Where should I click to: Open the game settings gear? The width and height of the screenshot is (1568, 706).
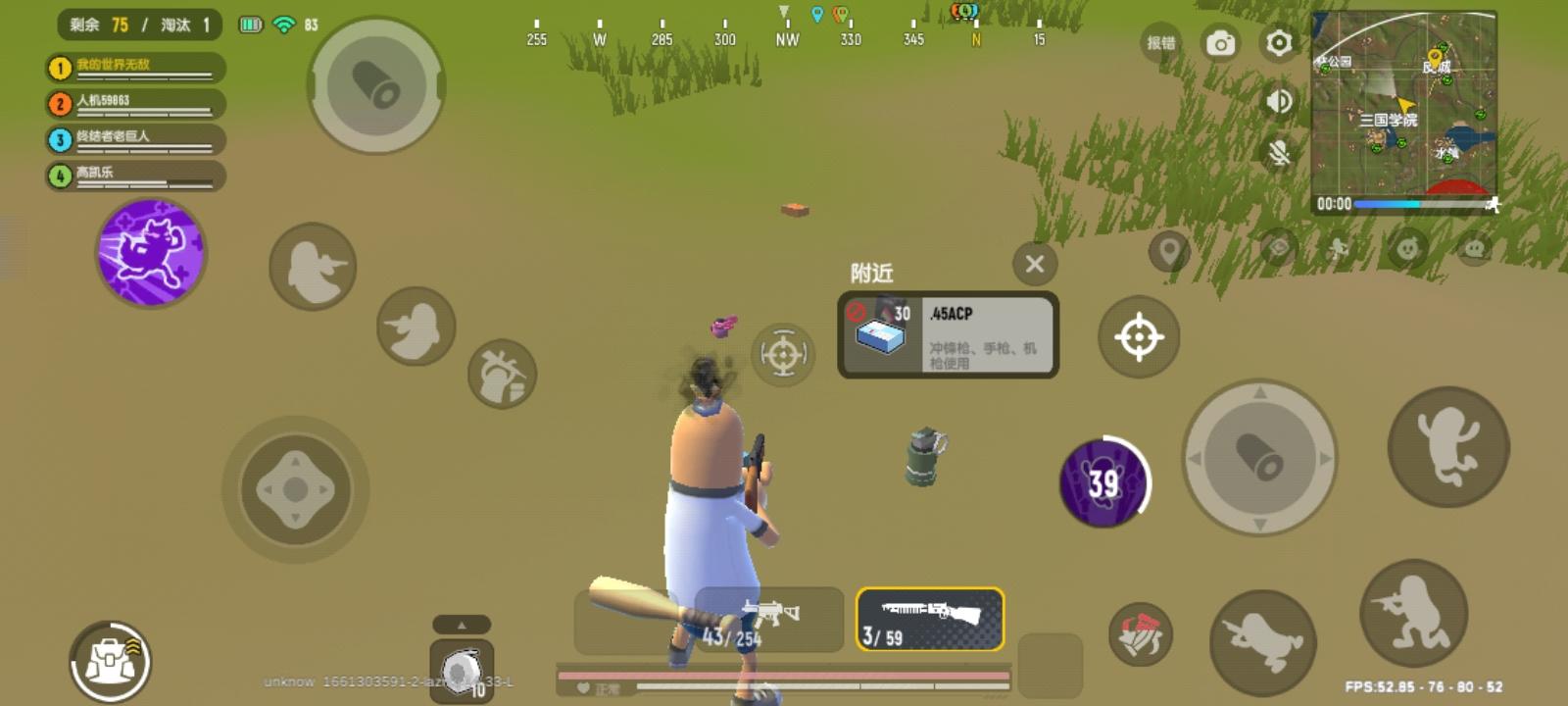1279,44
